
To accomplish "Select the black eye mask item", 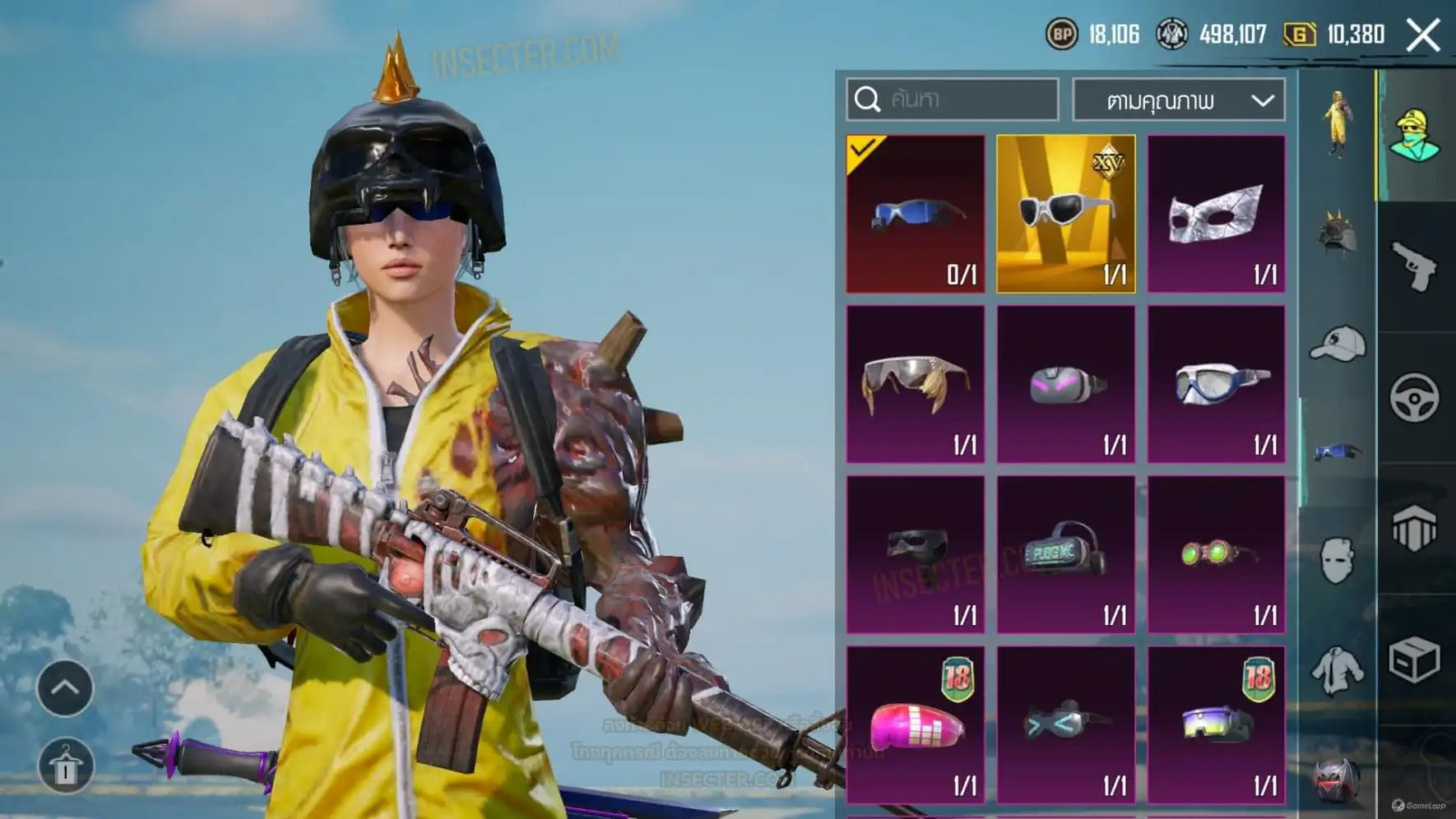I will [x=916, y=554].
